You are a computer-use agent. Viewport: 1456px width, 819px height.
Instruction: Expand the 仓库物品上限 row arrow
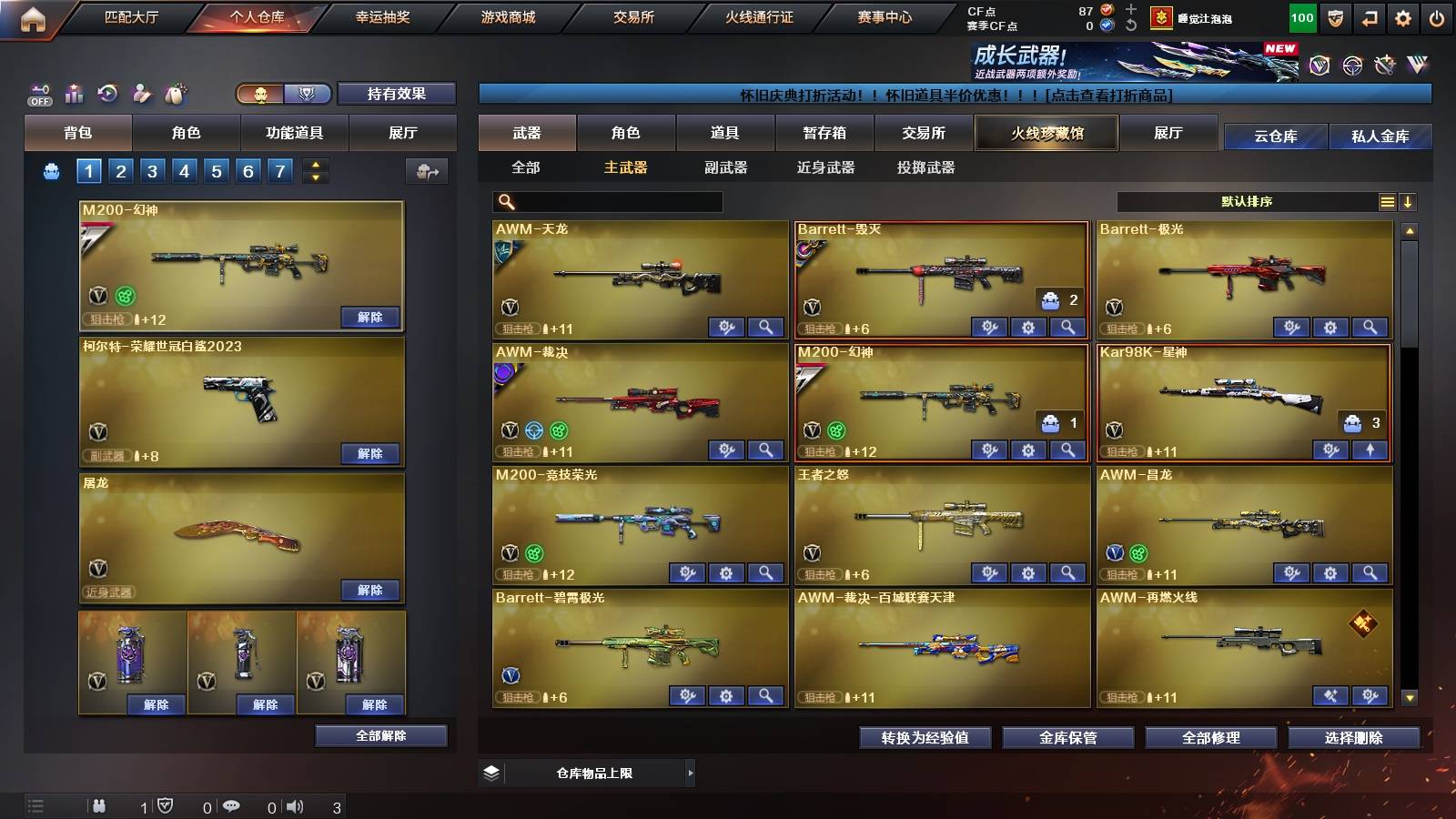point(691,773)
